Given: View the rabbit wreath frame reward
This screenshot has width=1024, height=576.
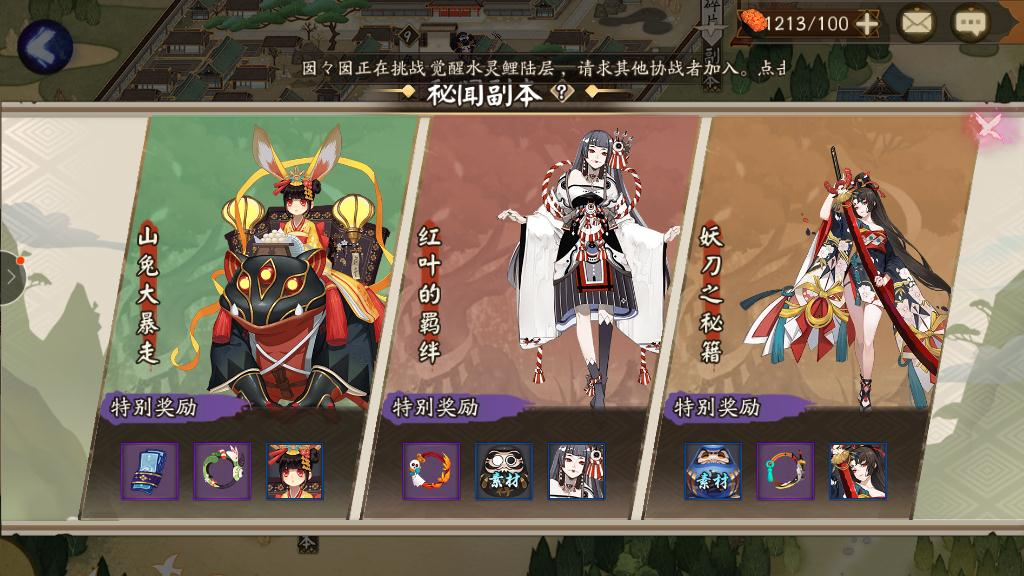Looking at the screenshot, I should (221, 471).
